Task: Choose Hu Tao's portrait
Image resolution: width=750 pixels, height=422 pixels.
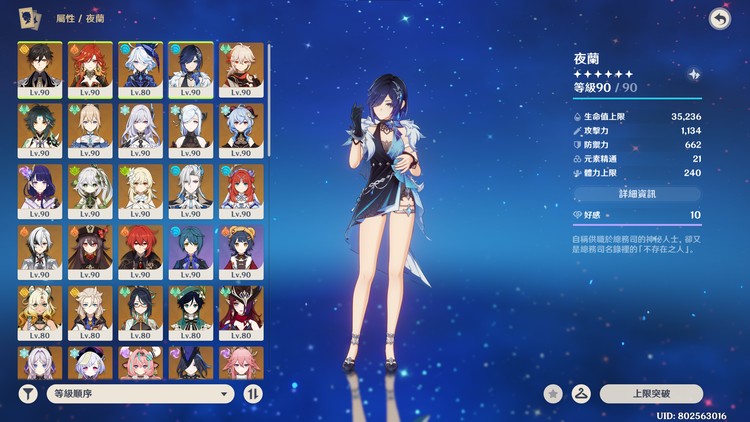Action: 89,251
